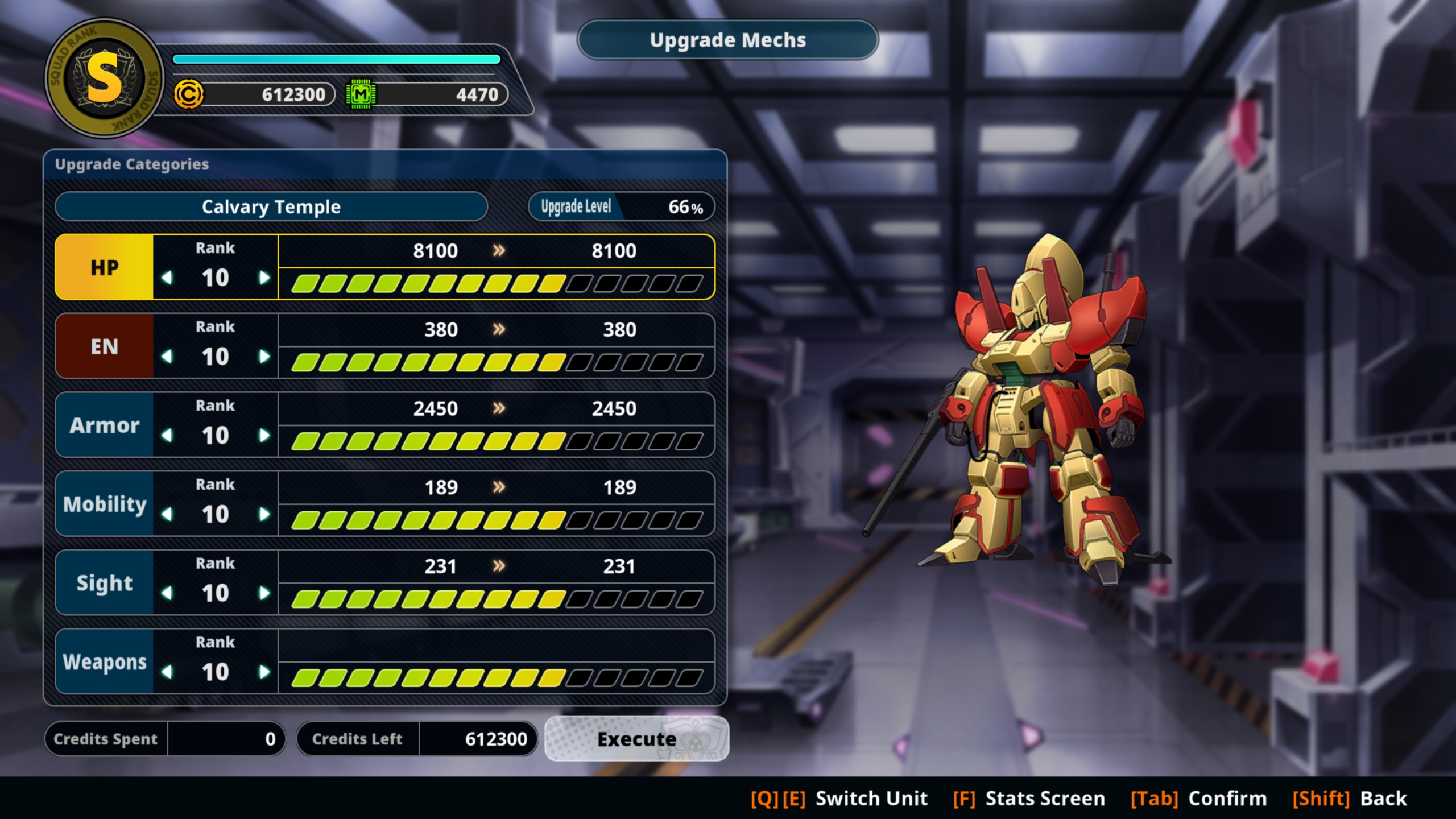1456x819 pixels.
Task: Choose the Armor upgrade row
Action: pyautogui.click(x=105, y=425)
